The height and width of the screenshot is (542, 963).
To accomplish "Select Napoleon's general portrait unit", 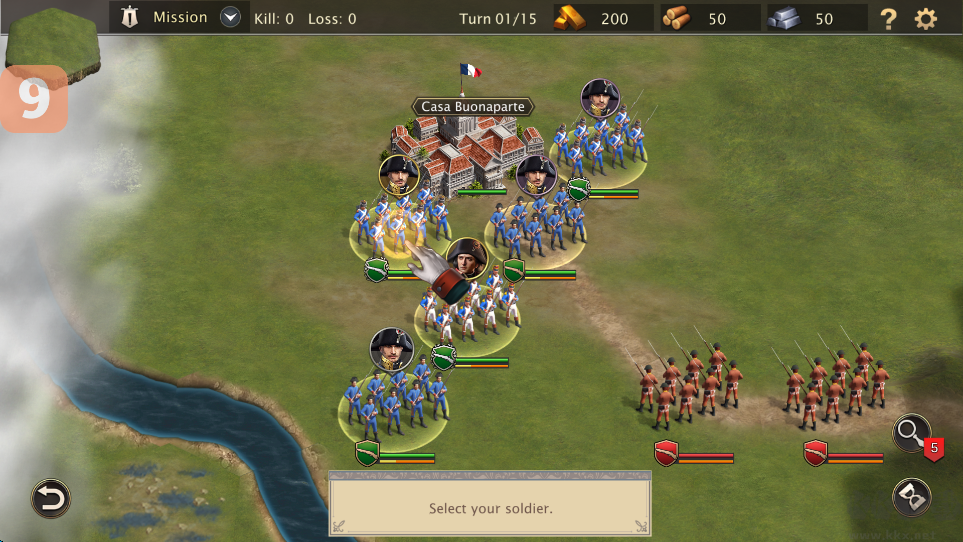I will click(466, 259).
